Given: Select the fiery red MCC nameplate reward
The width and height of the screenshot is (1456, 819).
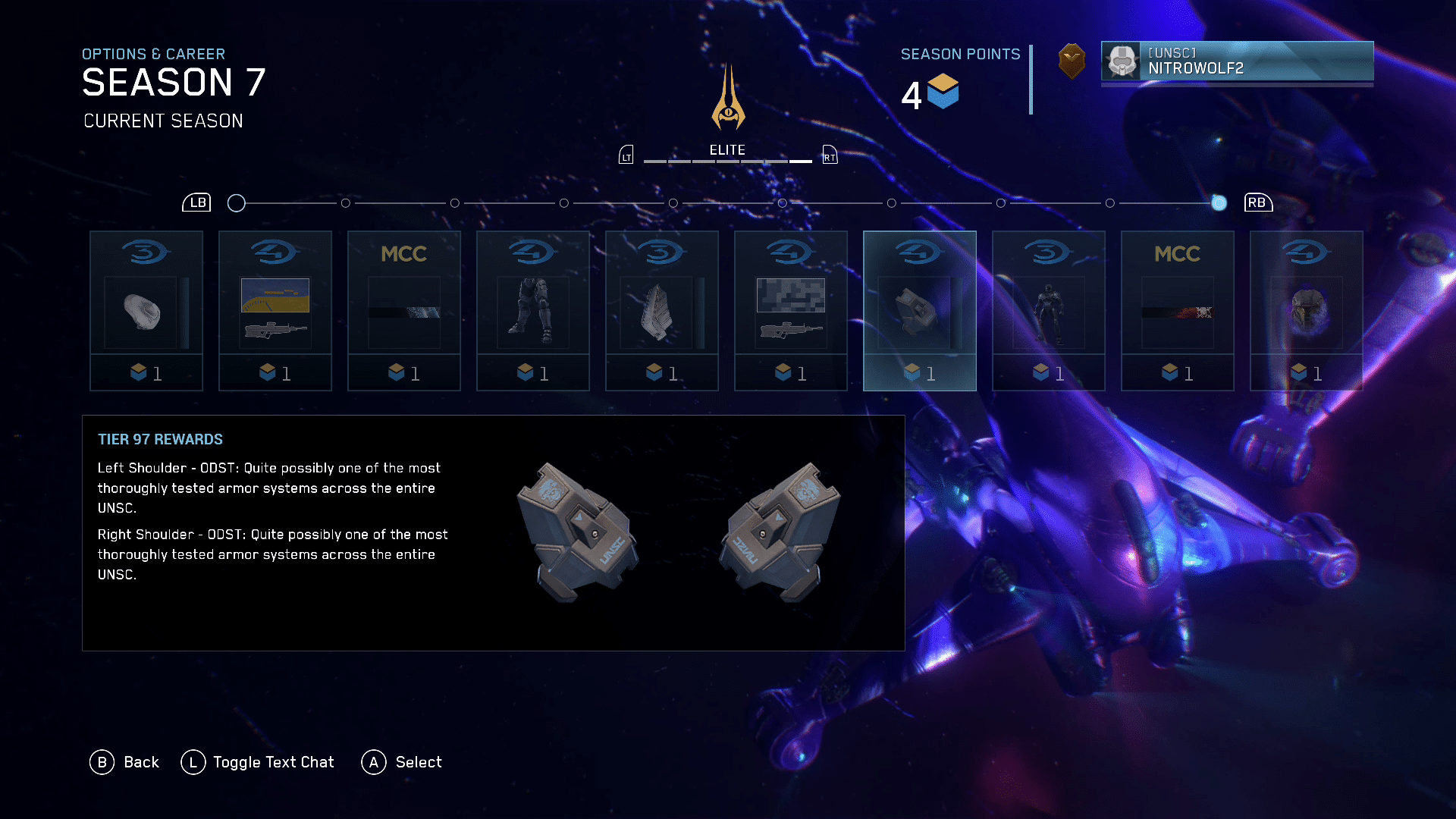Looking at the screenshot, I should pyautogui.click(x=1178, y=311).
